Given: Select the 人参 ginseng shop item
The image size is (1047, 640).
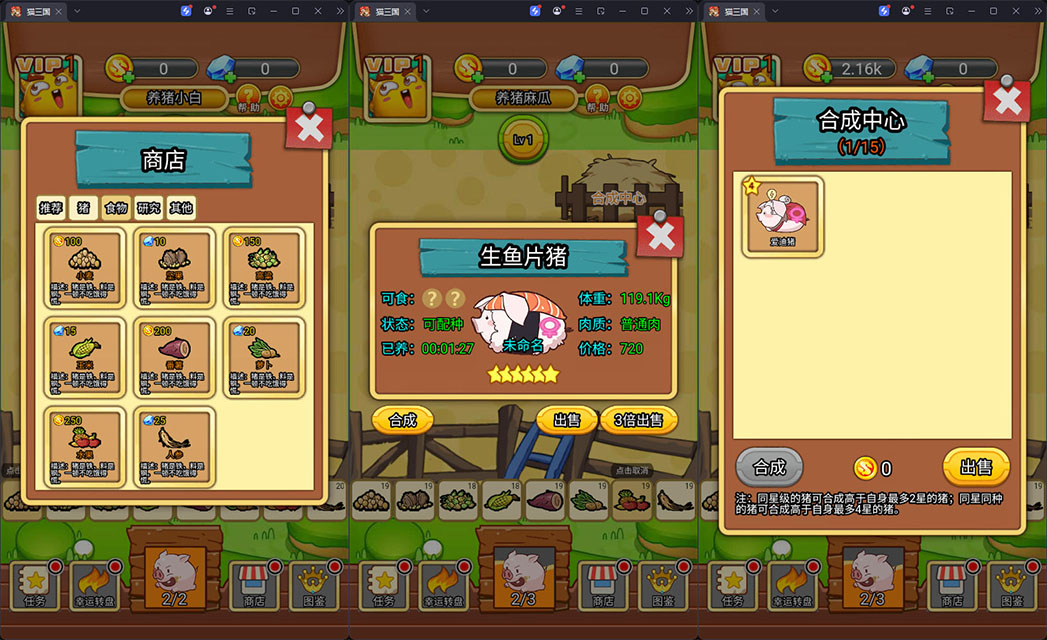Looking at the screenshot, I should click(x=174, y=445).
